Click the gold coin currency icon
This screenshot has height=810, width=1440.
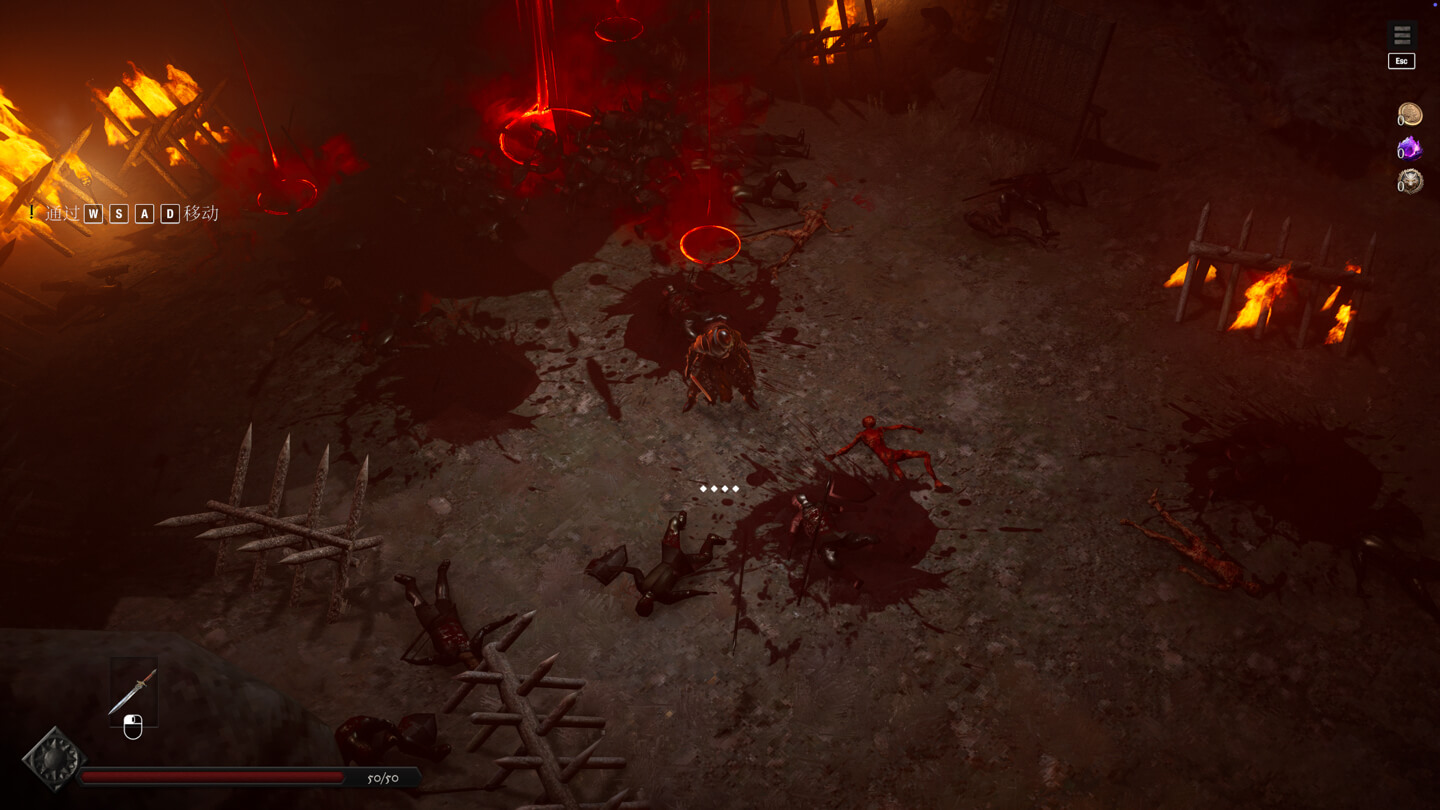(1410, 115)
